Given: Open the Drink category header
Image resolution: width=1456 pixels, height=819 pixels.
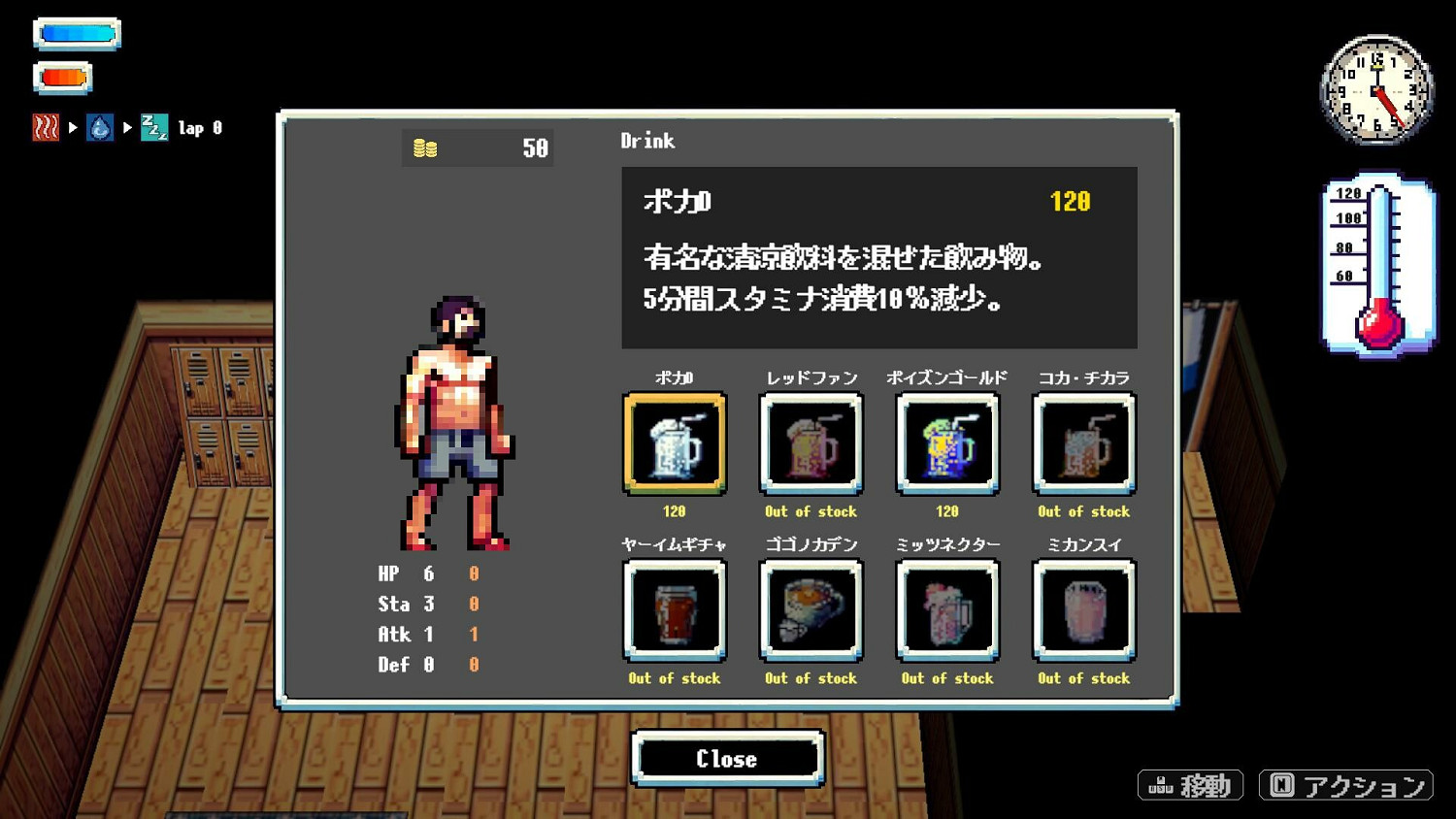Looking at the screenshot, I should click(x=646, y=141).
